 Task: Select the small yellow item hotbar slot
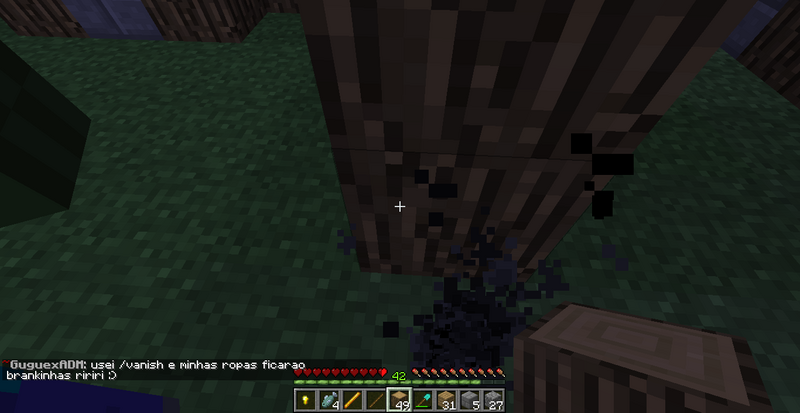pyautogui.click(x=305, y=400)
